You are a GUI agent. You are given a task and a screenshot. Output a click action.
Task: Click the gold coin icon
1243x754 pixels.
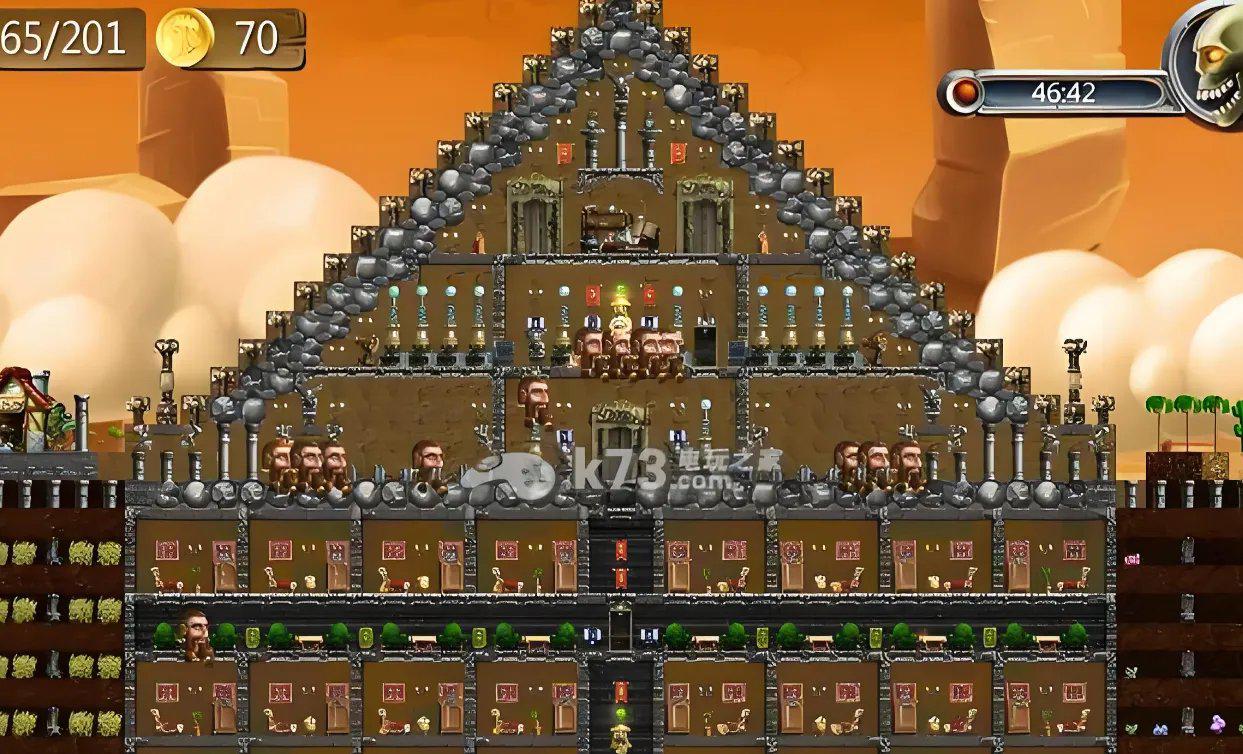tap(185, 38)
